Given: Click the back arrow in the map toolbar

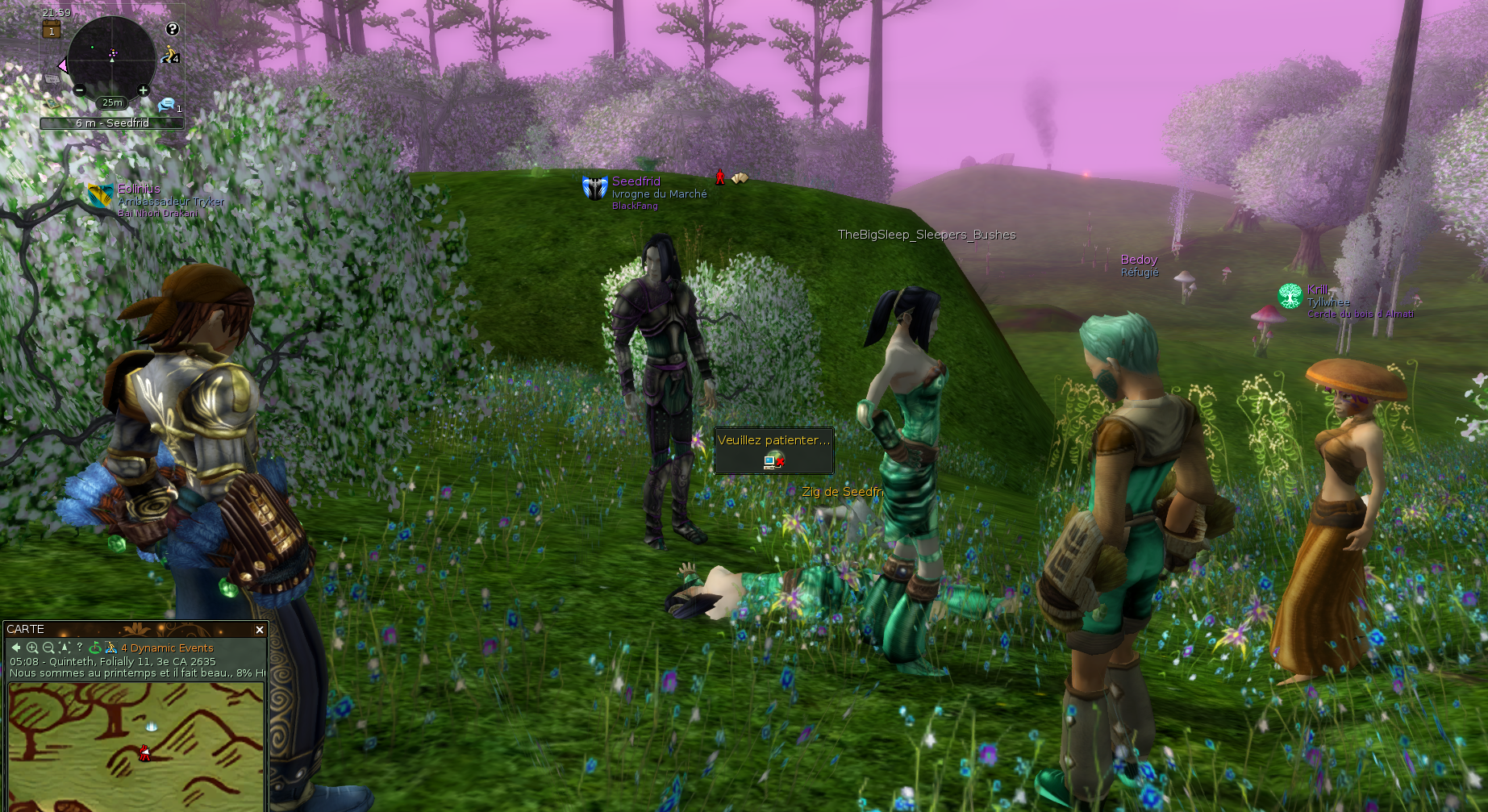Looking at the screenshot, I should (x=16, y=648).
